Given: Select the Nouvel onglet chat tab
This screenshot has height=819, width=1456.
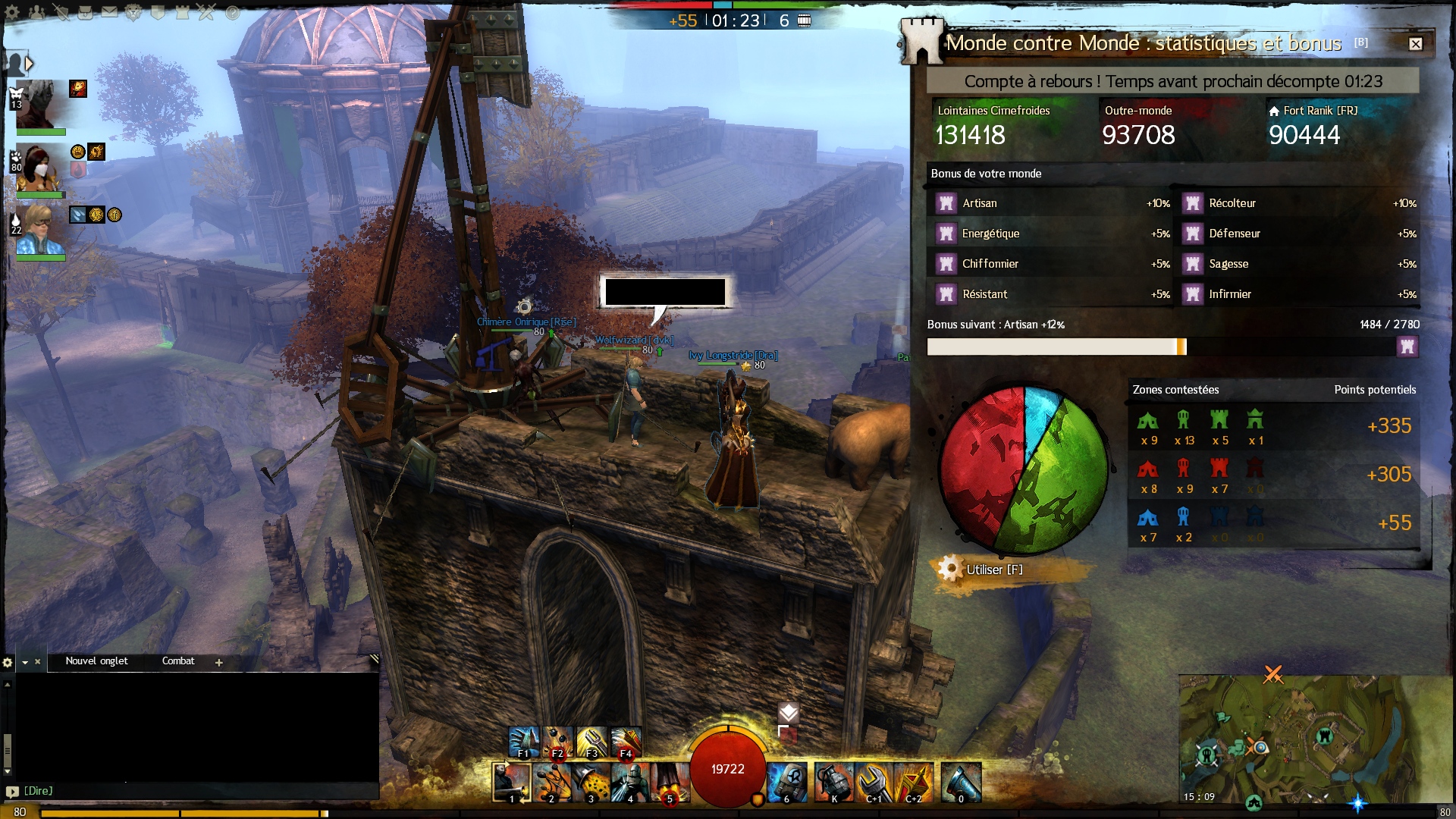Looking at the screenshot, I should click(x=96, y=661).
